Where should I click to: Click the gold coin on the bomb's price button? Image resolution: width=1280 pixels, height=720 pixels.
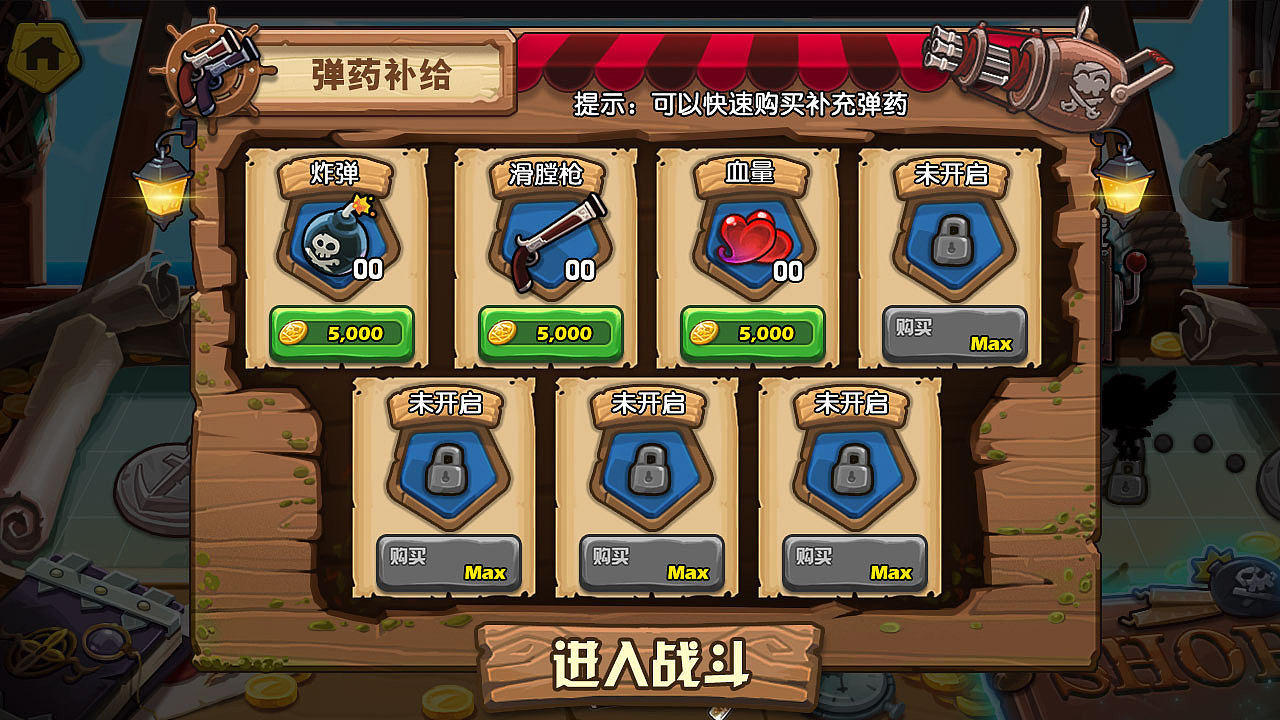pos(296,334)
